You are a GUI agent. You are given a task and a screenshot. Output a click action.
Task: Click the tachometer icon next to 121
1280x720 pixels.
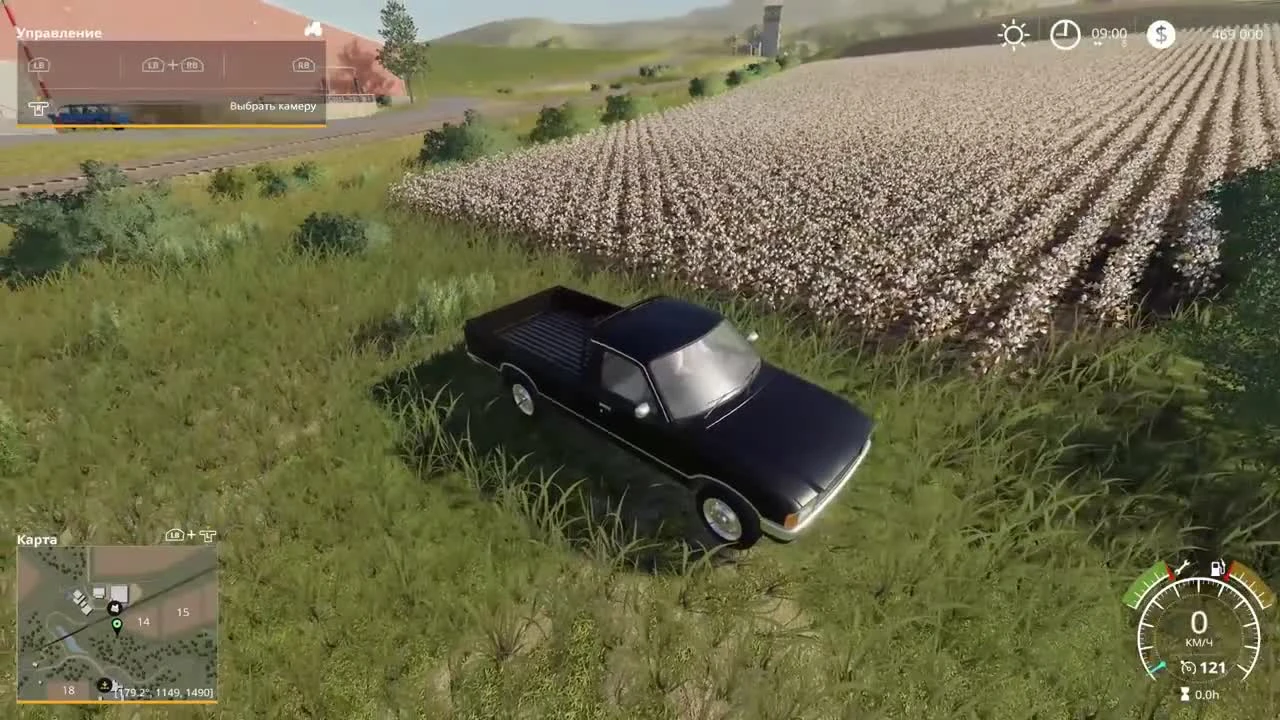click(x=1188, y=666)
